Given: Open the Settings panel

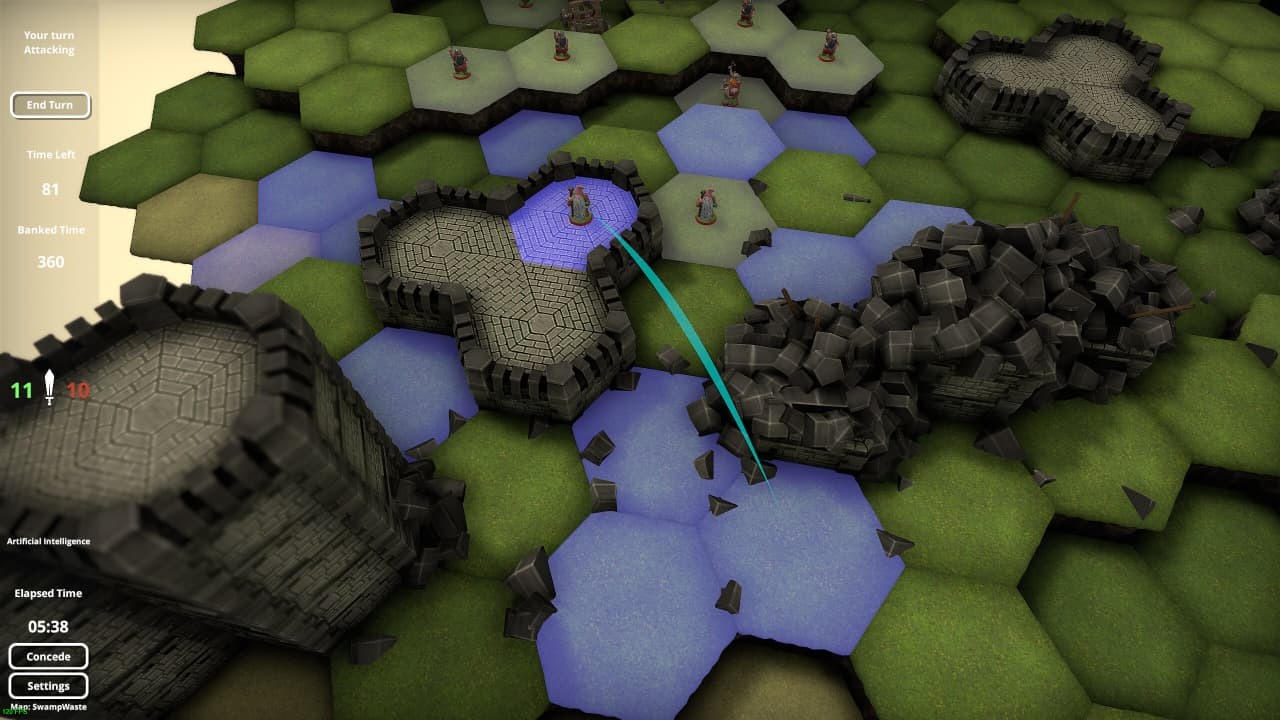Looking at the screenshot, I should [x=49, y=686].
